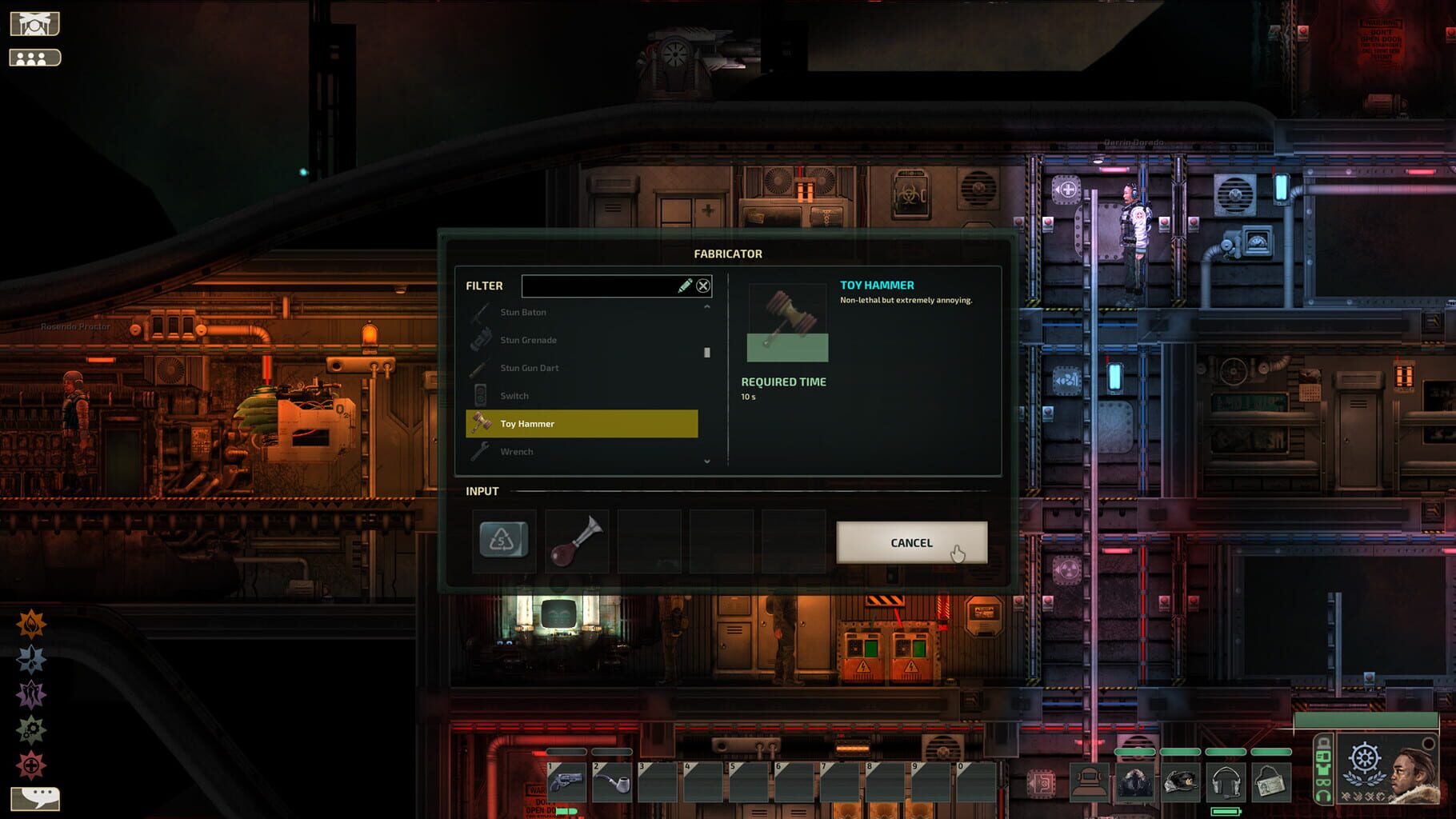This screenshot has height=819, width=1456.
Task: Click the crew list icon at top left
Action: 34,58
